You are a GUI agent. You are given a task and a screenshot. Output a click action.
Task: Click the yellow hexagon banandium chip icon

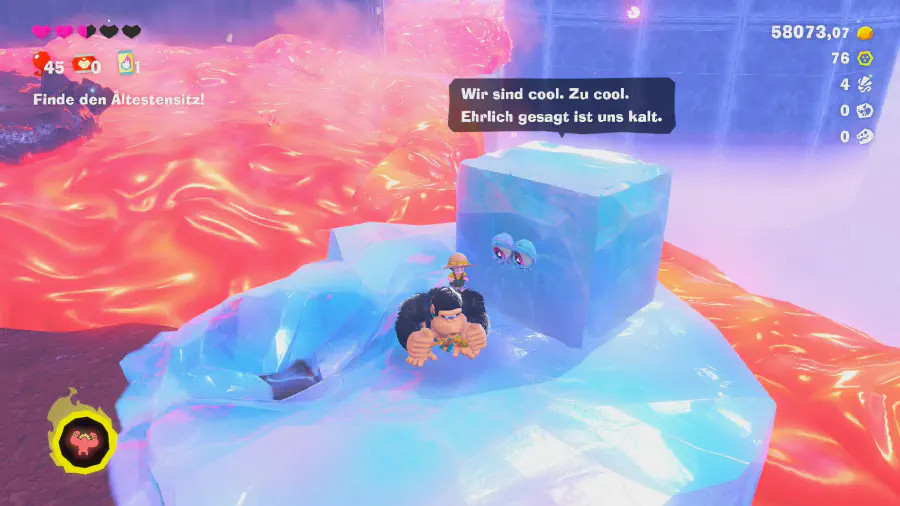(865, 59)
